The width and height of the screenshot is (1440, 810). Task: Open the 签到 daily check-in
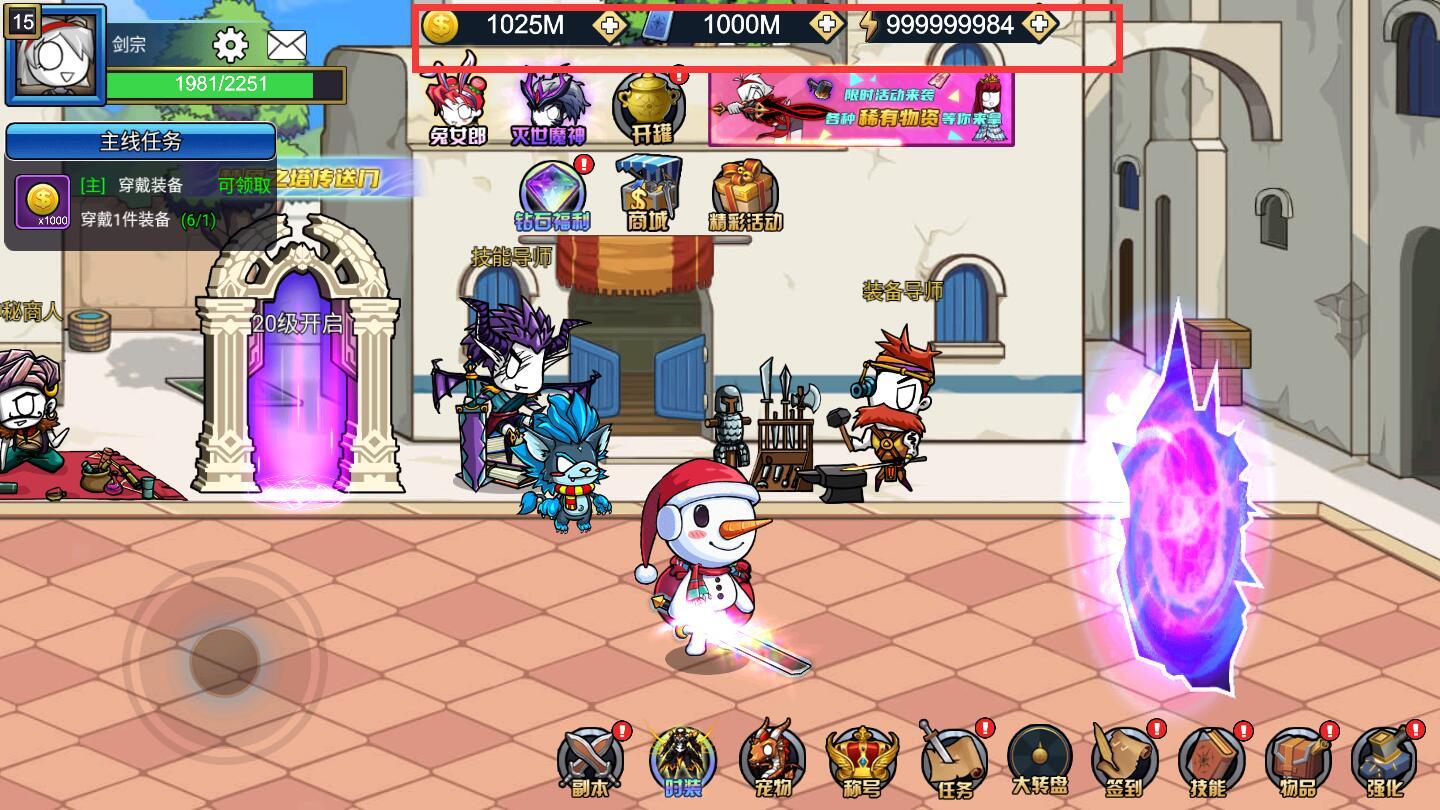tap(1124, 762)
